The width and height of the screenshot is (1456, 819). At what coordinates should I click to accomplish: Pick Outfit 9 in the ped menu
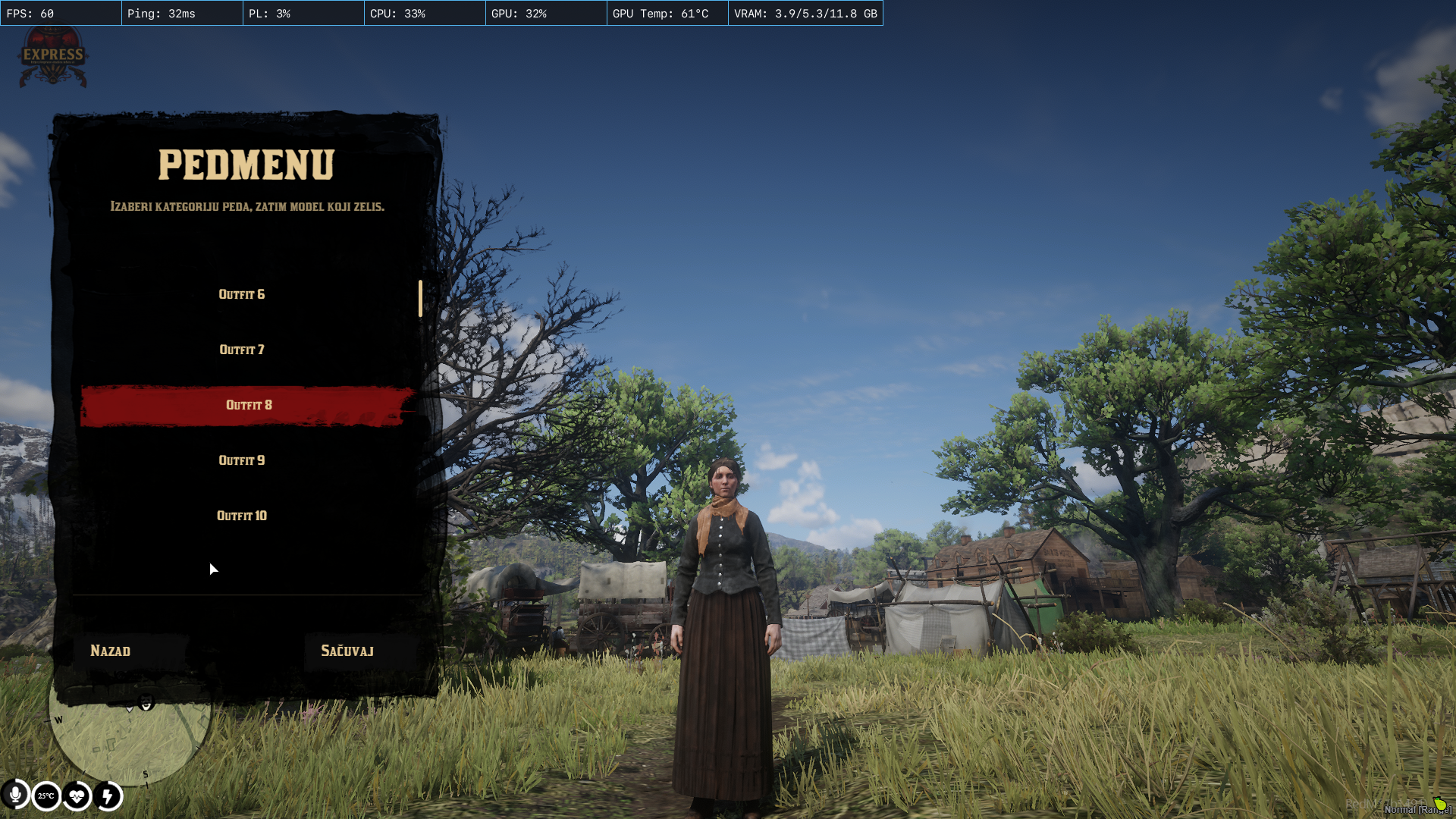pos(242,460)
